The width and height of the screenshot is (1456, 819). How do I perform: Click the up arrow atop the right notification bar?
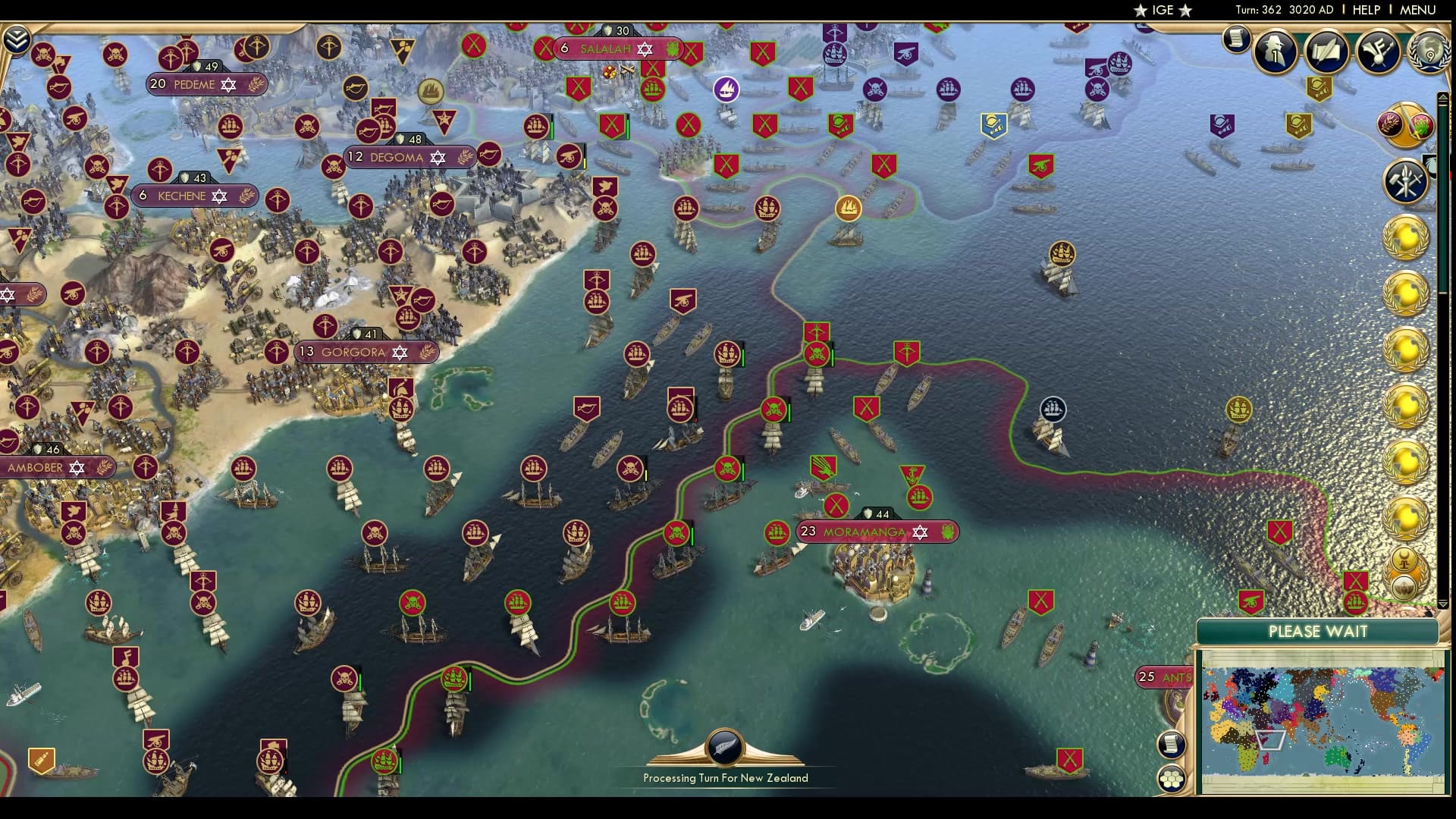(x=1442, y=96)
